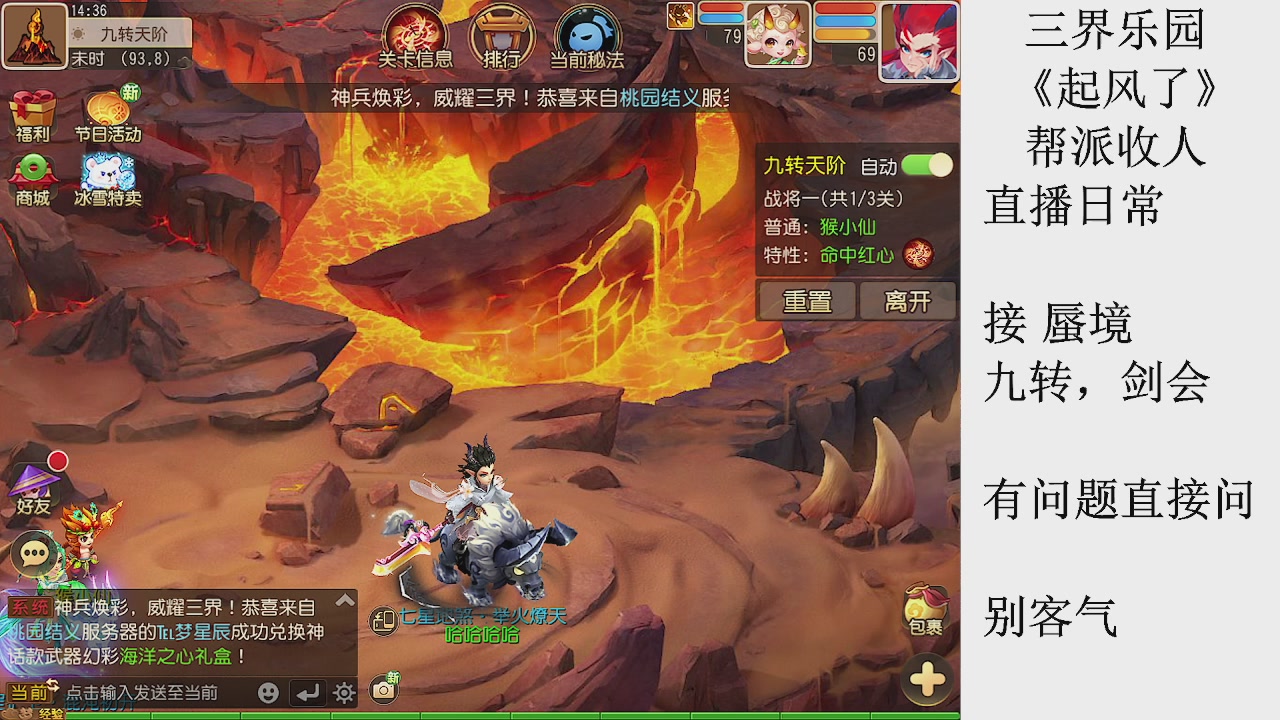
Task: Open the screenshot camera icon in chat
Action: (x=383, y=688)
